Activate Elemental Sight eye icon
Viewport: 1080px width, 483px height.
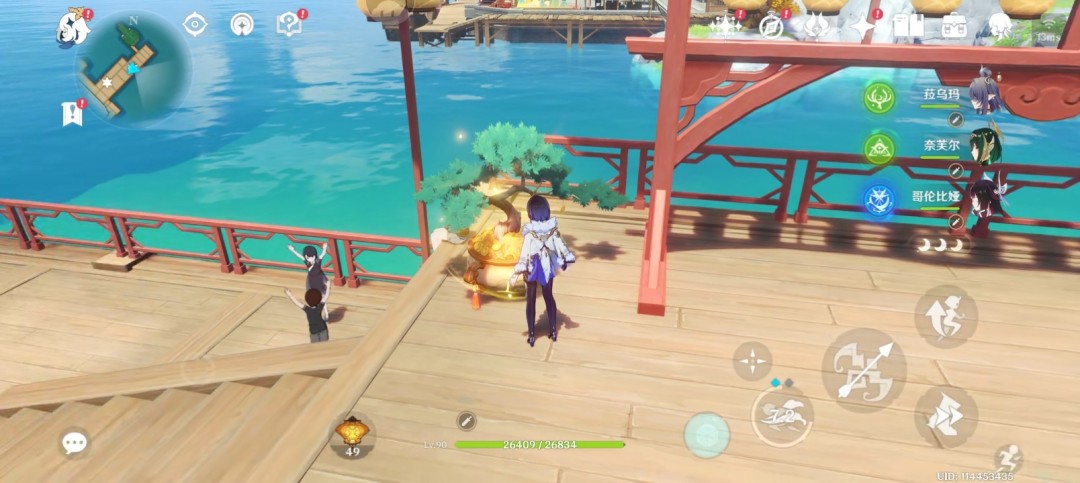pos(195,25)
